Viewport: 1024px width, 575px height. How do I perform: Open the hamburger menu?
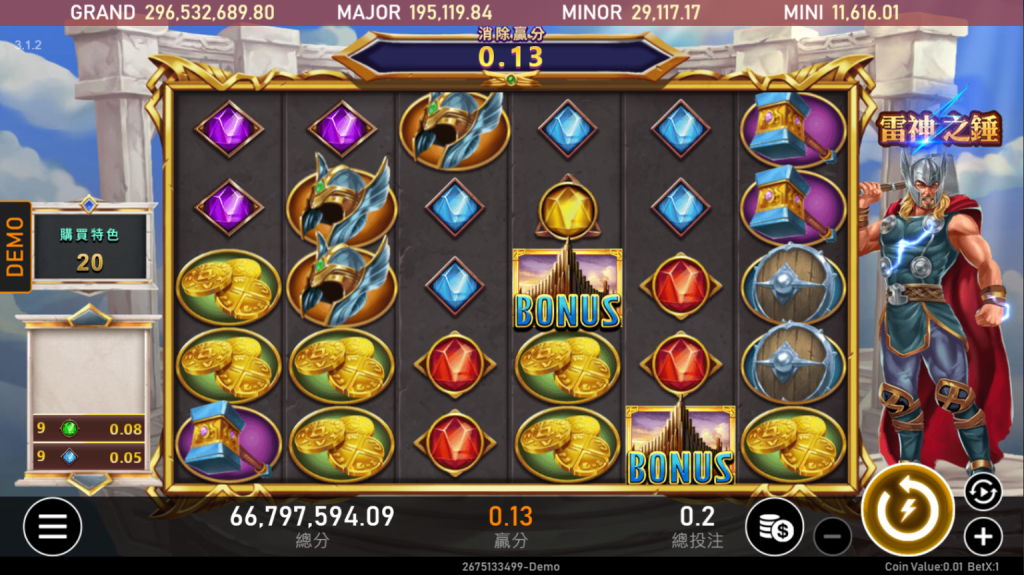52,526
